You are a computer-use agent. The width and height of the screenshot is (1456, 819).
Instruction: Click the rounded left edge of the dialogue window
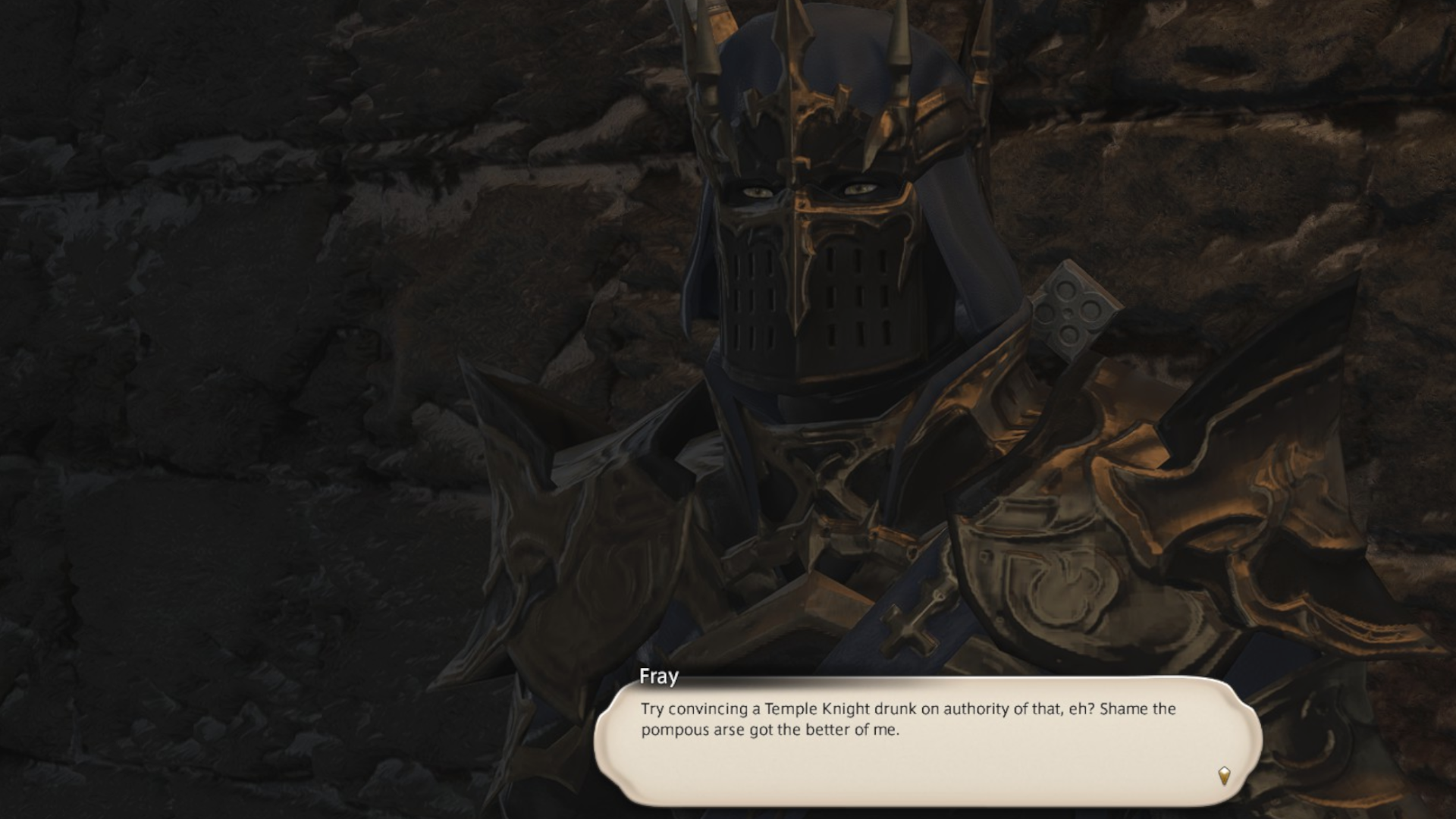point(607,736)
